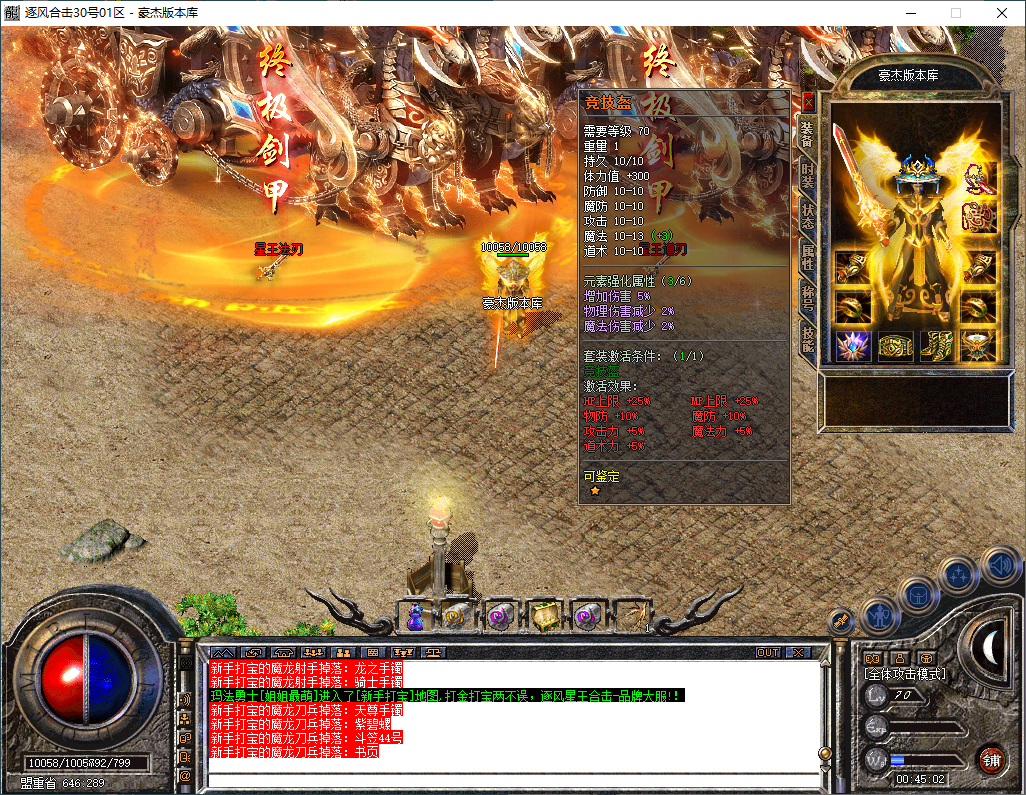Toggle the sound speaker round button
This screenshot has width=1026, height=795.
(x=999, y=566)
